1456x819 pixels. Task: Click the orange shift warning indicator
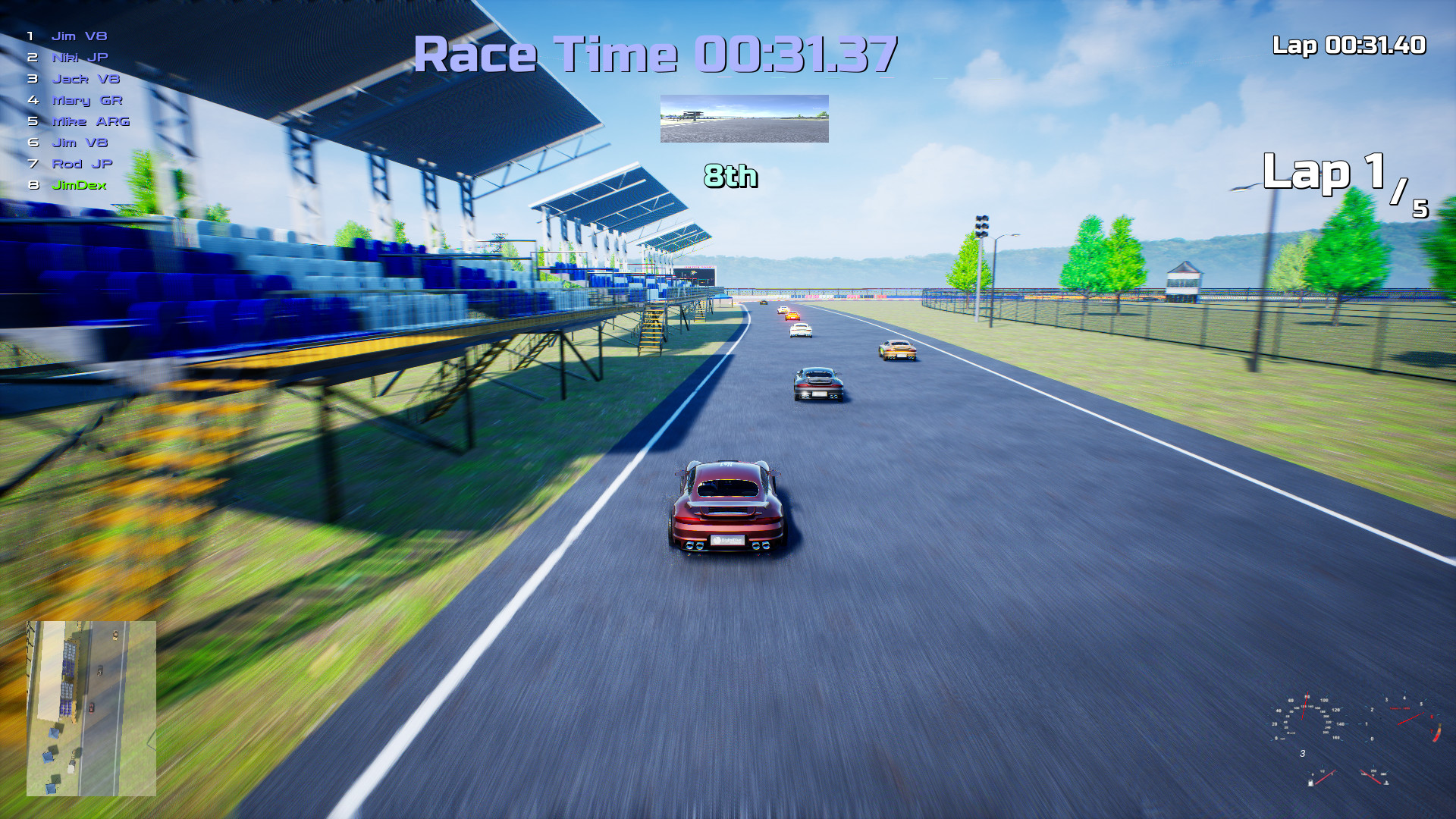click(1438, 732)
